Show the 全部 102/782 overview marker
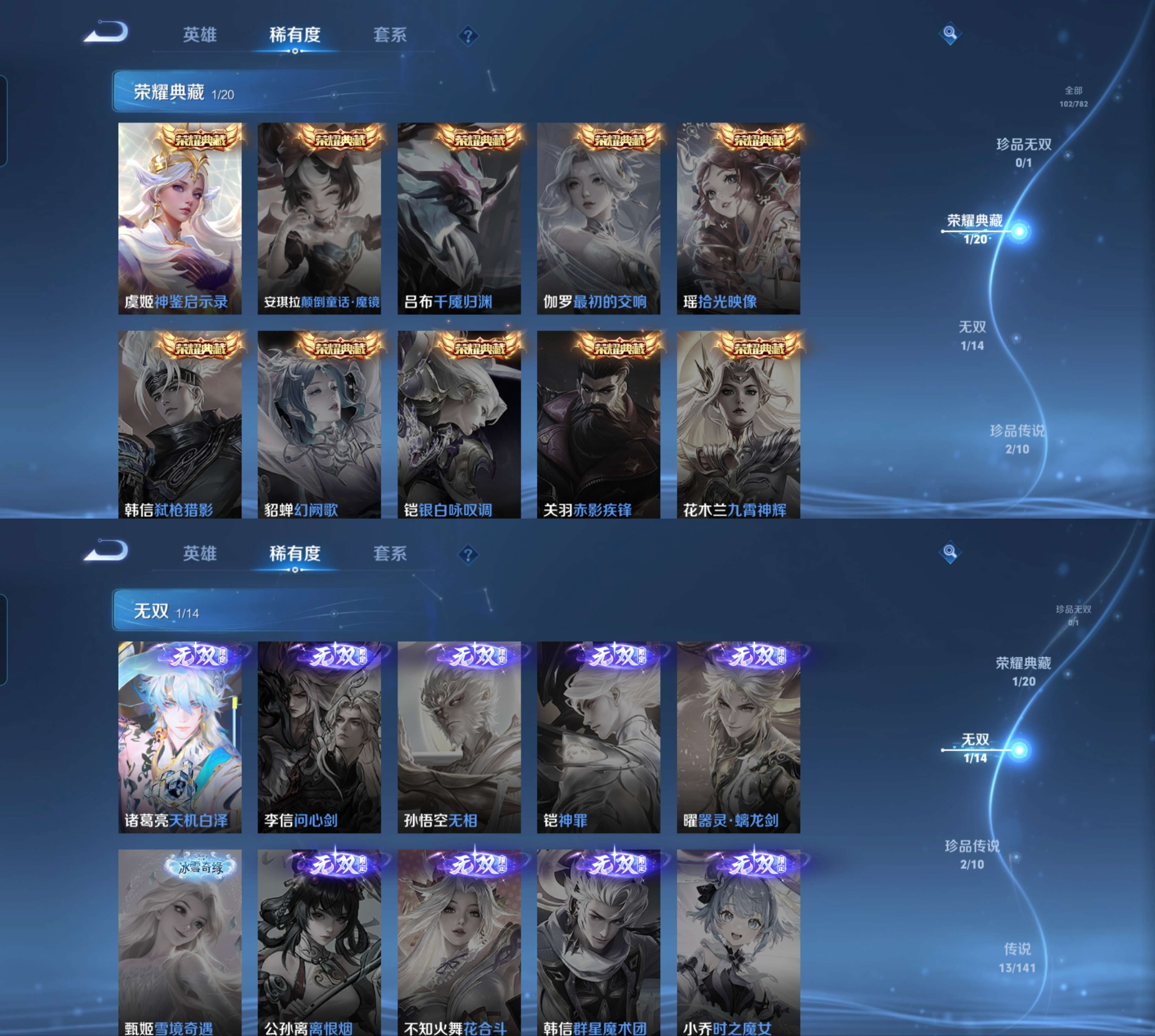The image size is (1155, 1036). pos(1073,96)
